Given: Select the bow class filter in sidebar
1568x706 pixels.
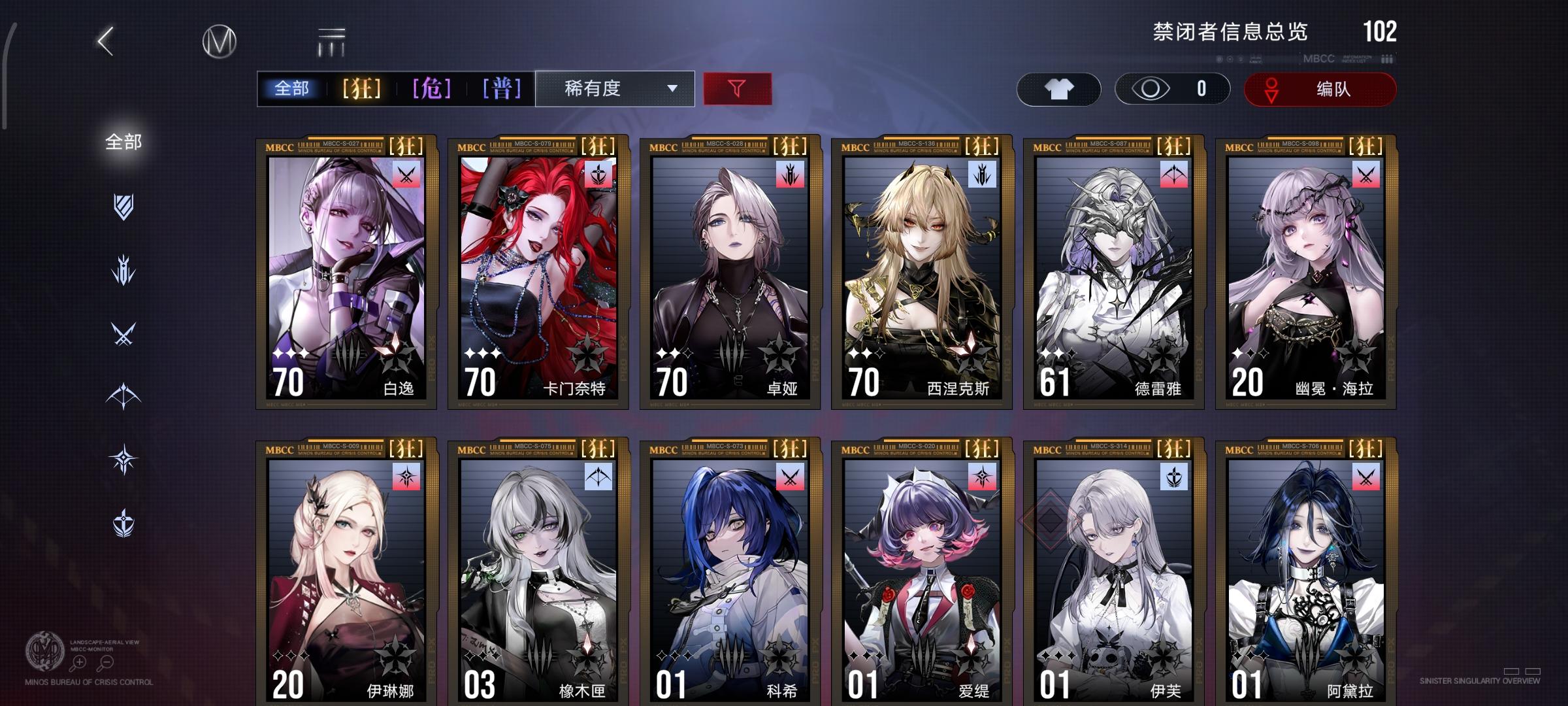Looking at the screenshot, I should (x=123, y=395).
